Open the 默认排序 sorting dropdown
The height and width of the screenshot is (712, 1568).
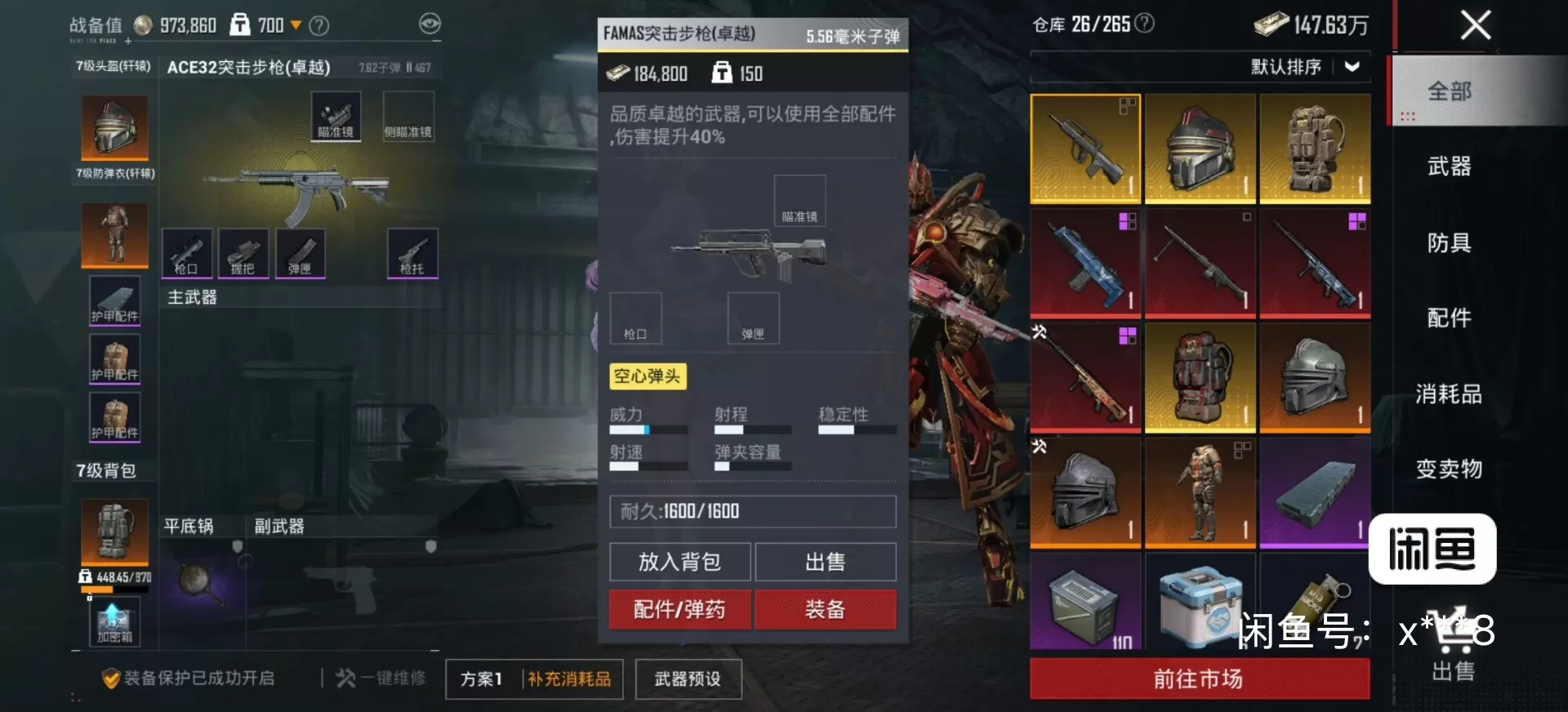1305,67
